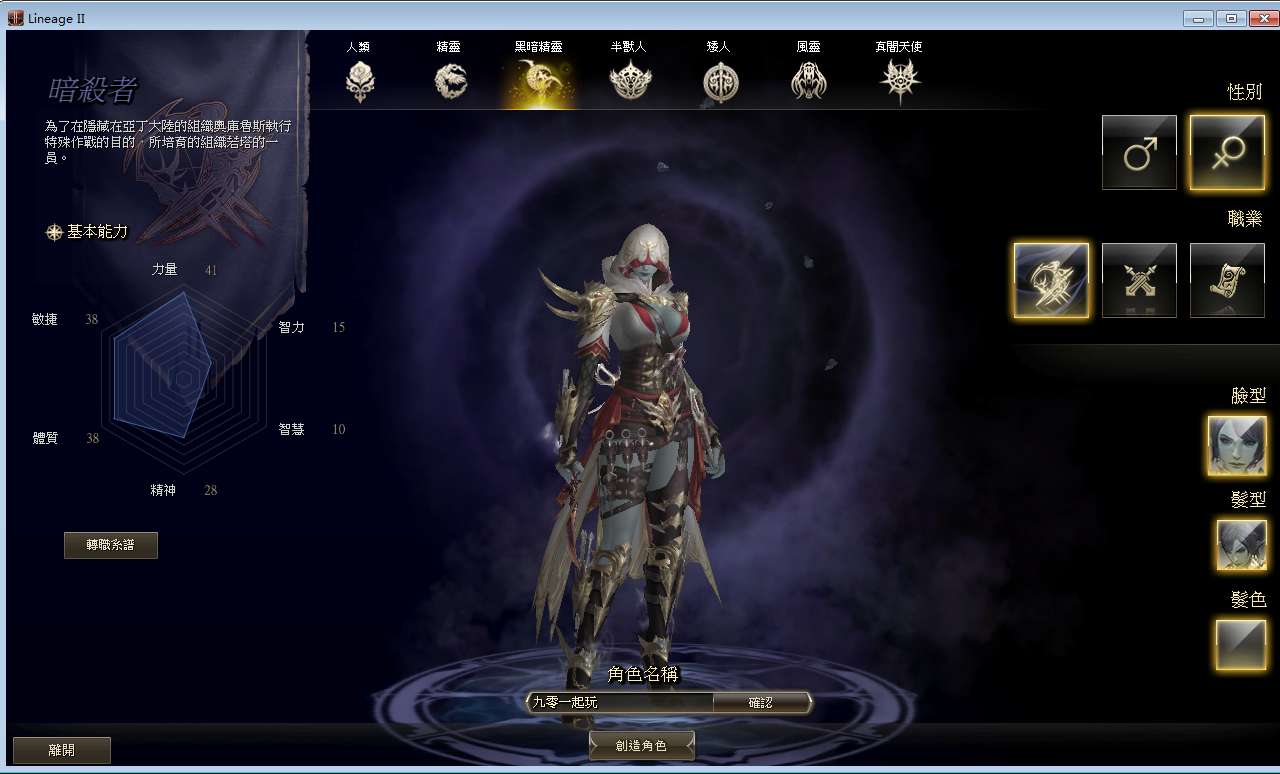1280x774 pixels.
Task: Select the 真闇天使 race emblem
Action: point(898,80)
